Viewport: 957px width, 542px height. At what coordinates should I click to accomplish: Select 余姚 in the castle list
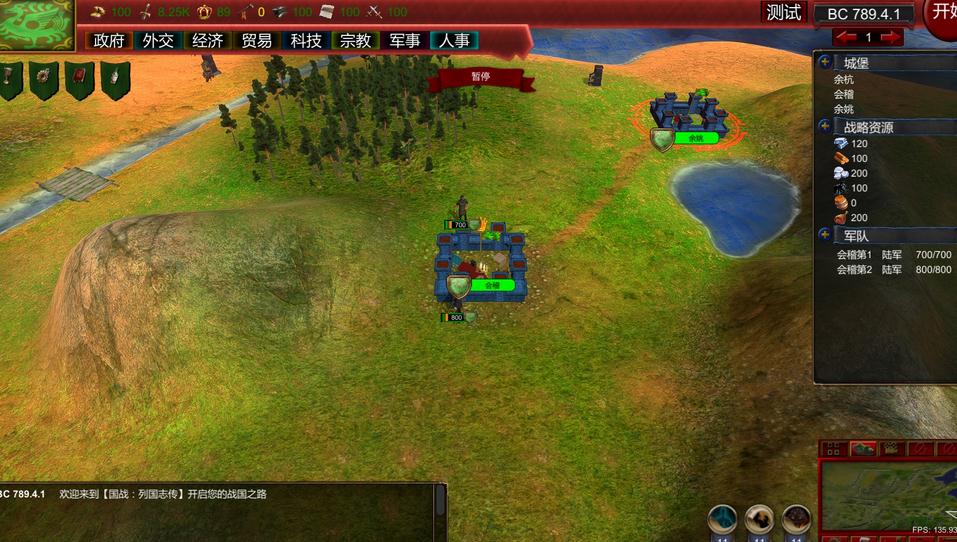844,109
